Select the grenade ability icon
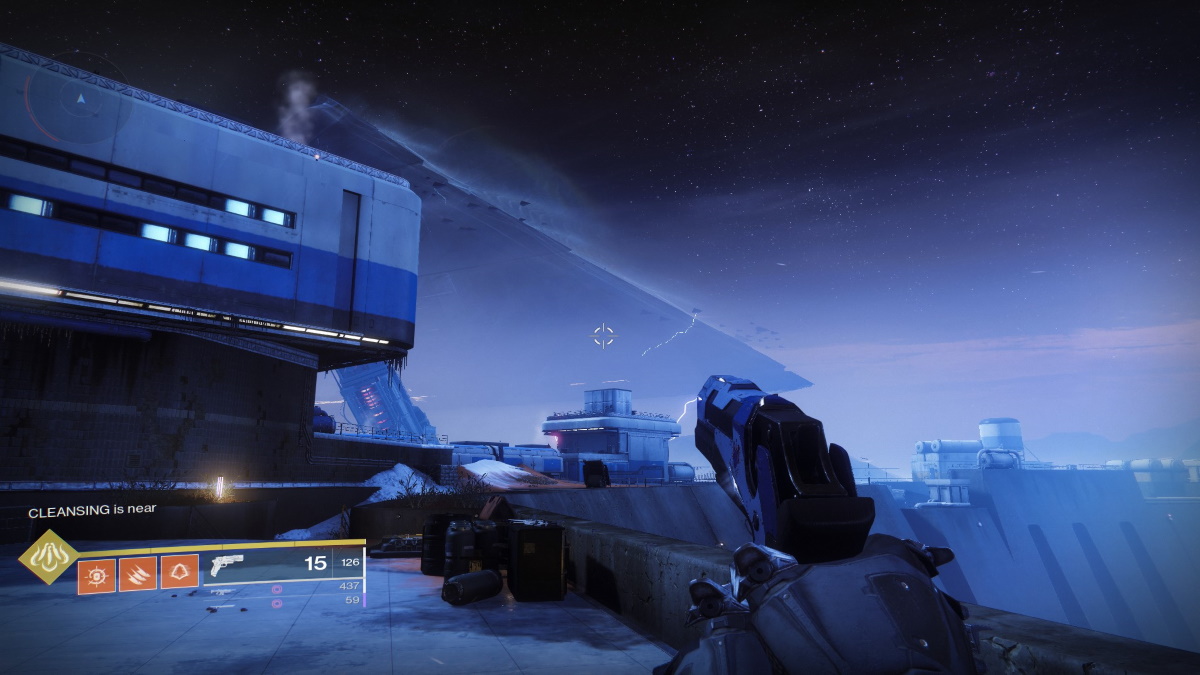 pyautogui.click(x=97, y=575)
